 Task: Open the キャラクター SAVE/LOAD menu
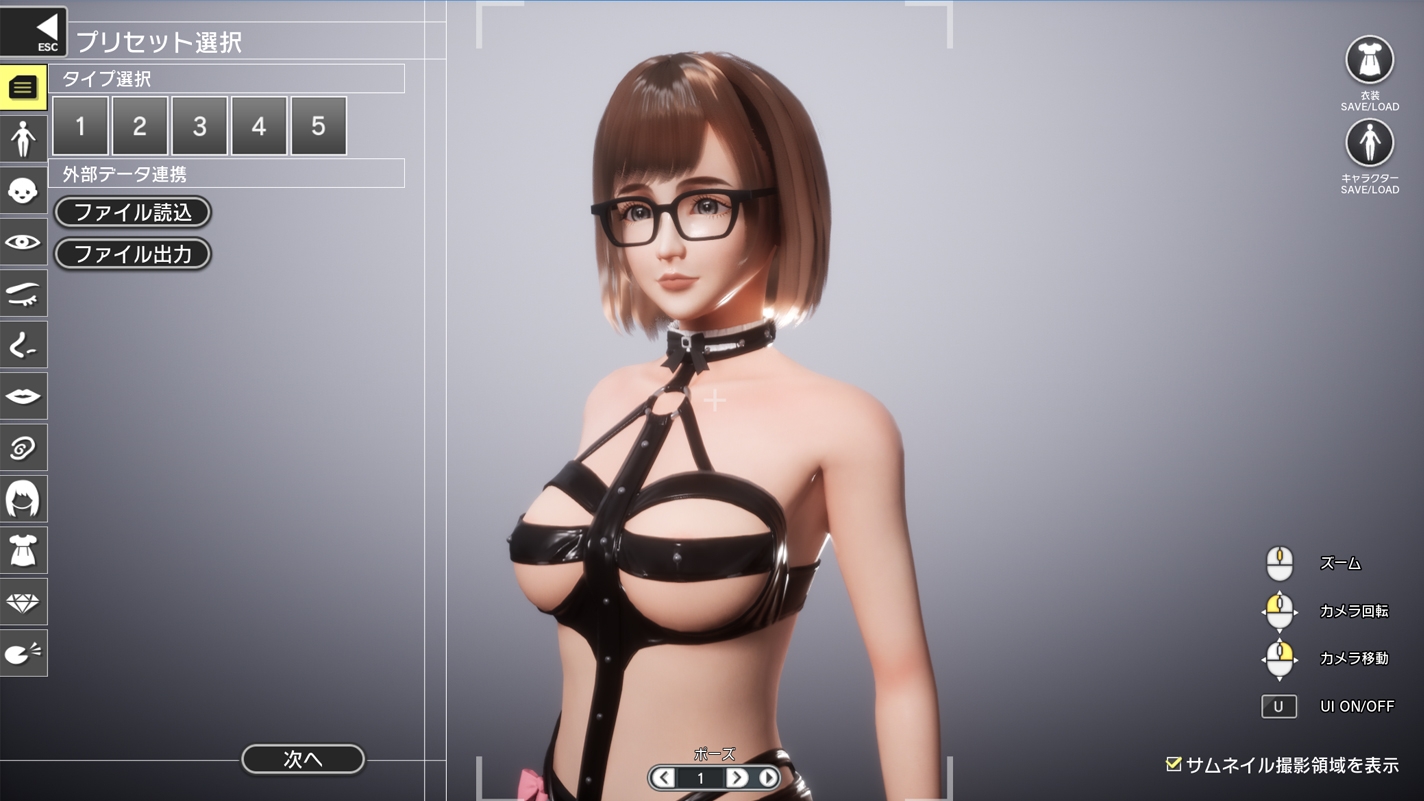(1369, 144)
